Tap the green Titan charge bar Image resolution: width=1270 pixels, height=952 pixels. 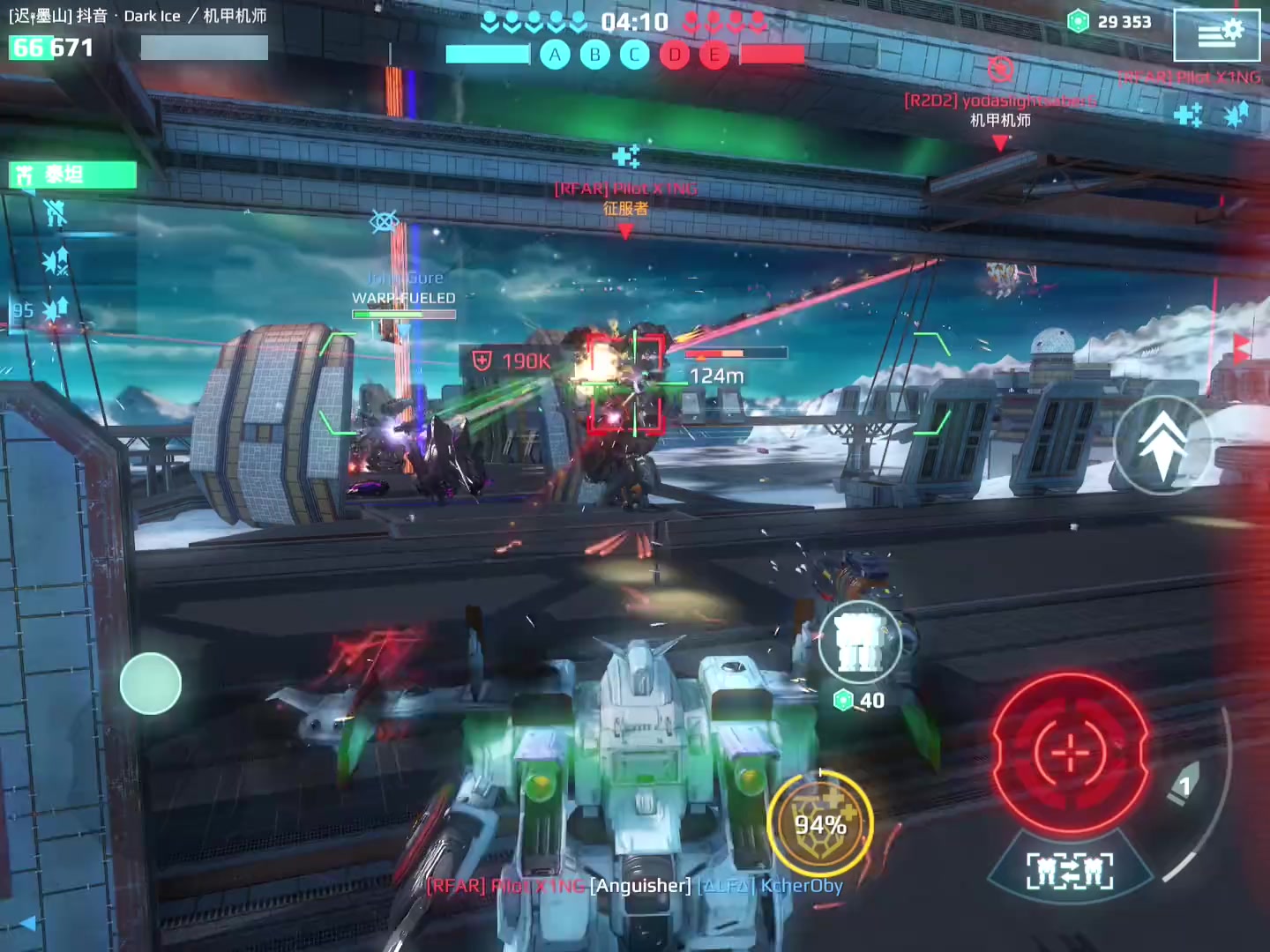click(73, 175)
